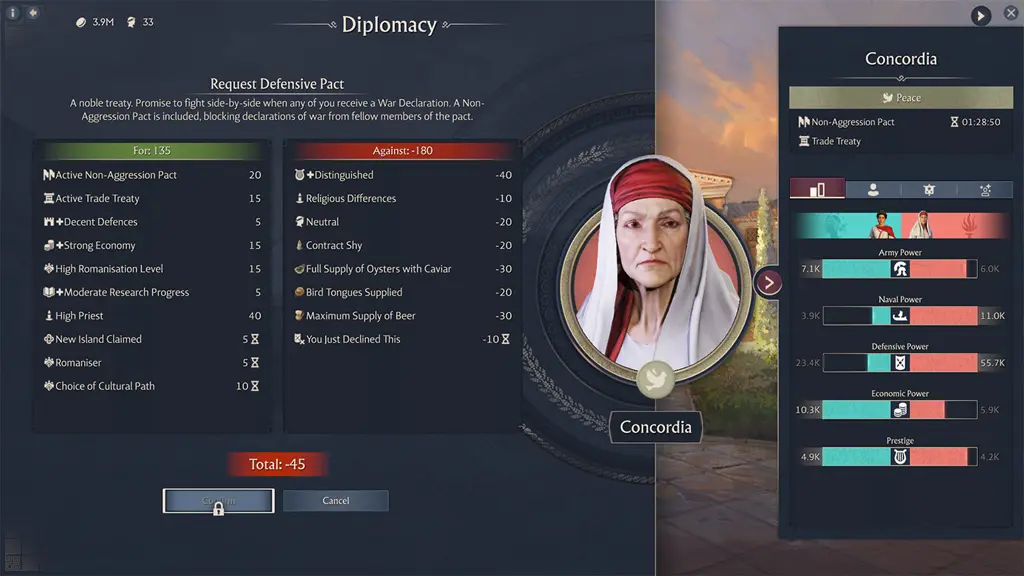Screen dimensions: 1024x576
Task: Go back with the arrow button
Action: [33, 13]
